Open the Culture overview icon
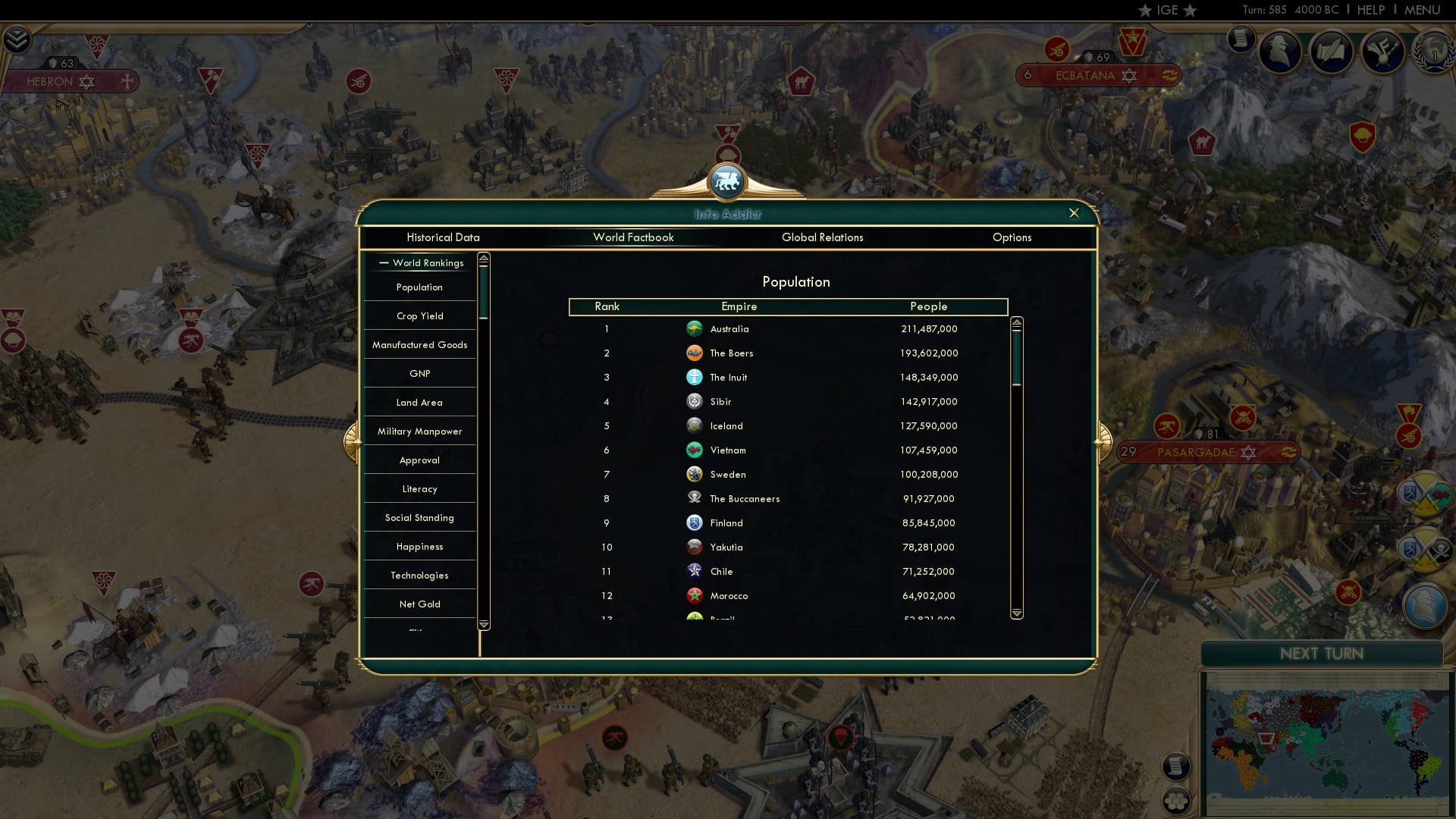The height and width of the screenshot is (819, 1456). tap(1382, 52)
